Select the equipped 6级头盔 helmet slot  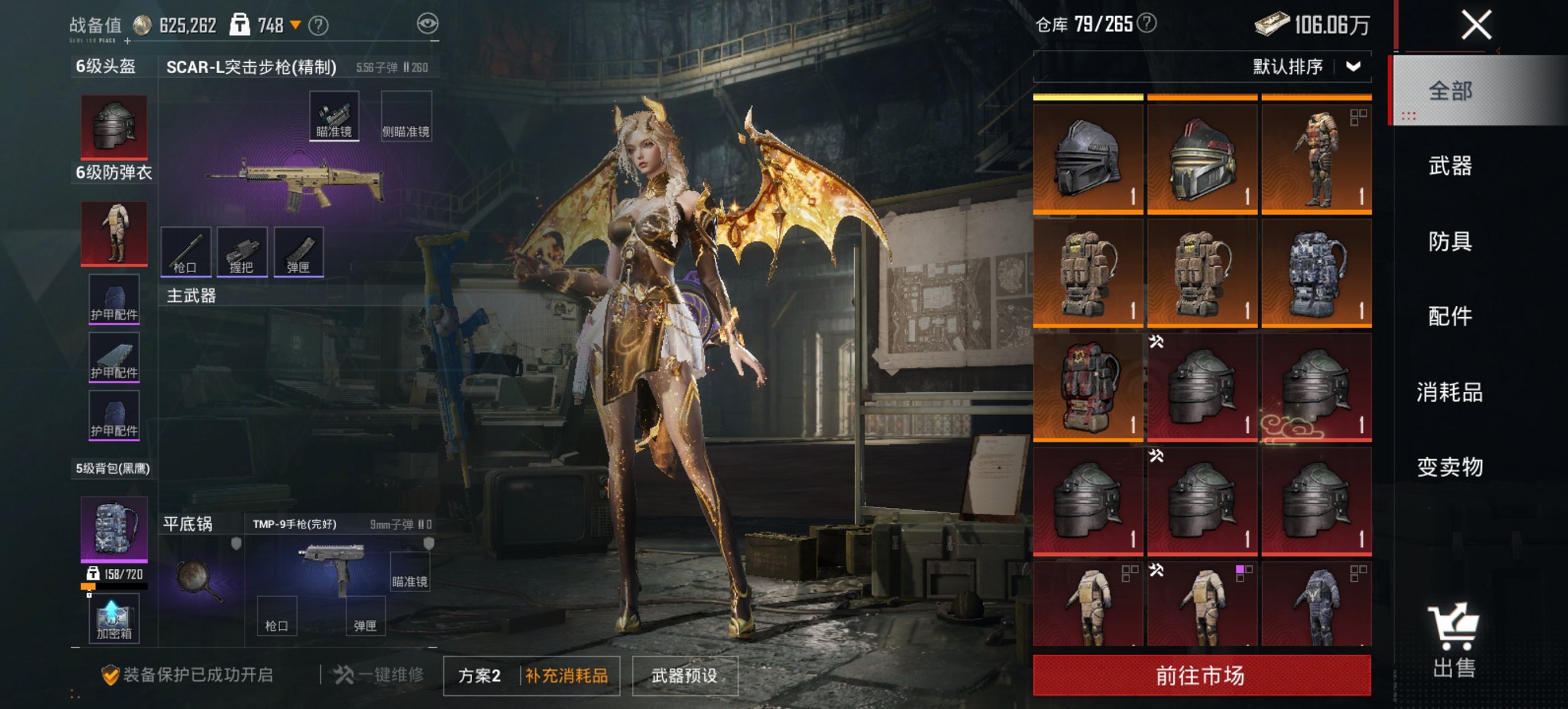(113, 126)
